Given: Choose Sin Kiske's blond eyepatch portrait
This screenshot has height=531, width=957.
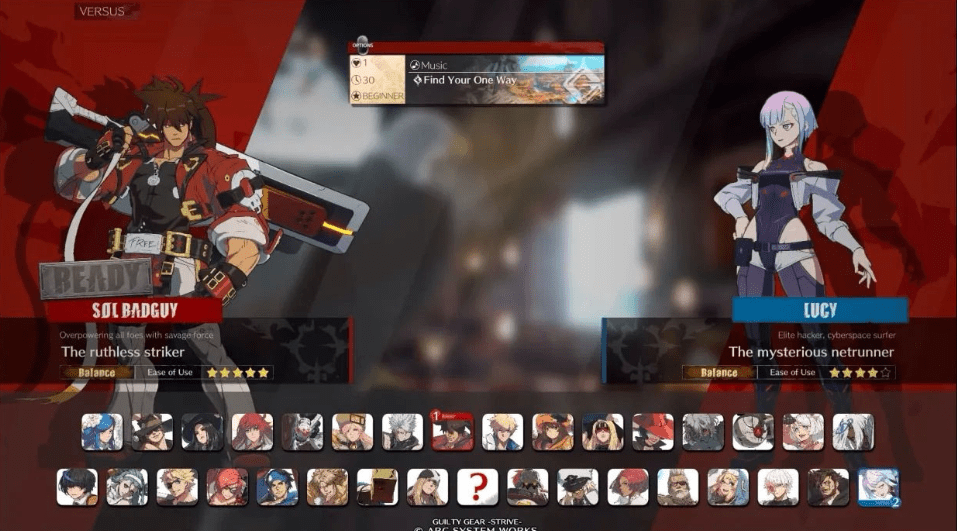Looking at the screenshot, I should 177,487.
